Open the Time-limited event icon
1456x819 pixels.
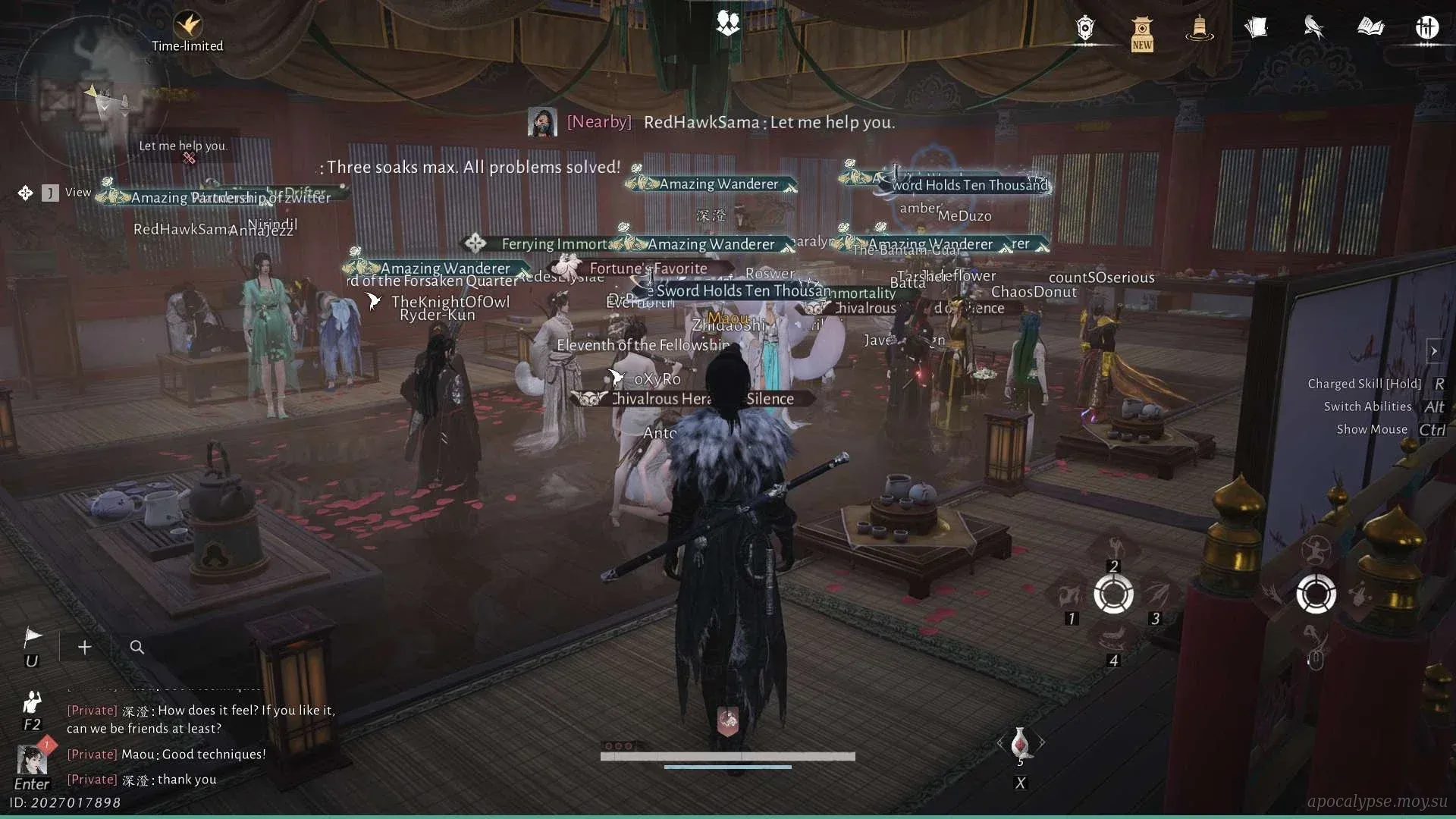pos(187,26)
